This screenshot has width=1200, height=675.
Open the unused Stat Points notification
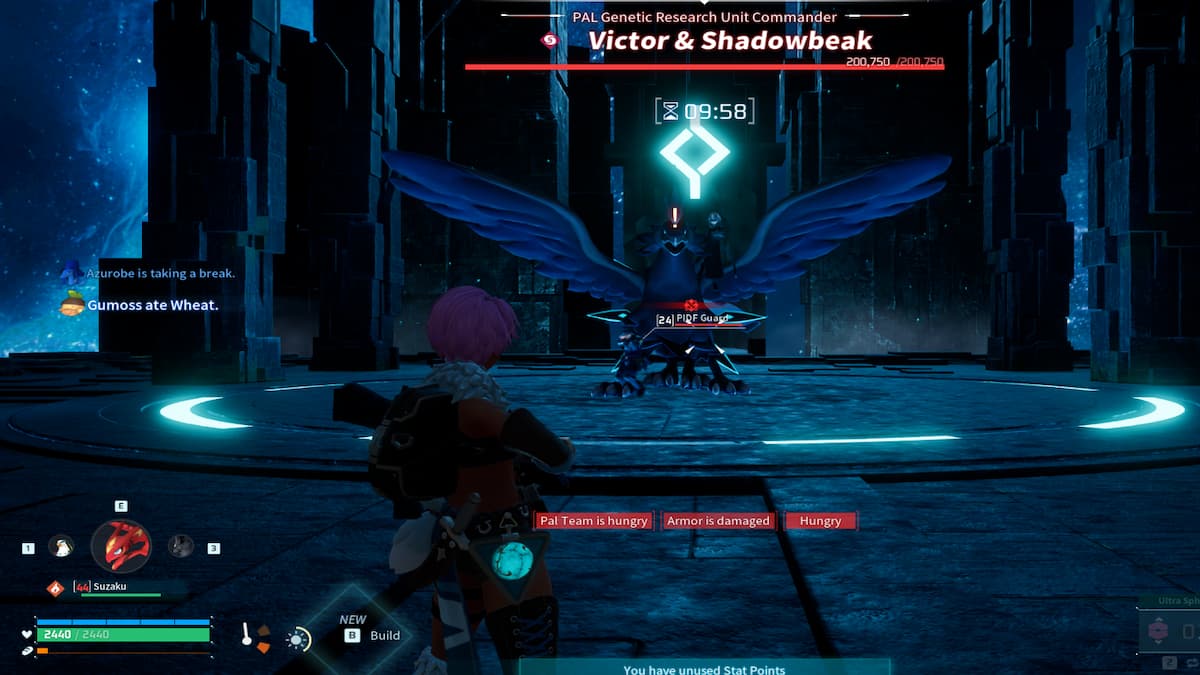coord(704,668)
